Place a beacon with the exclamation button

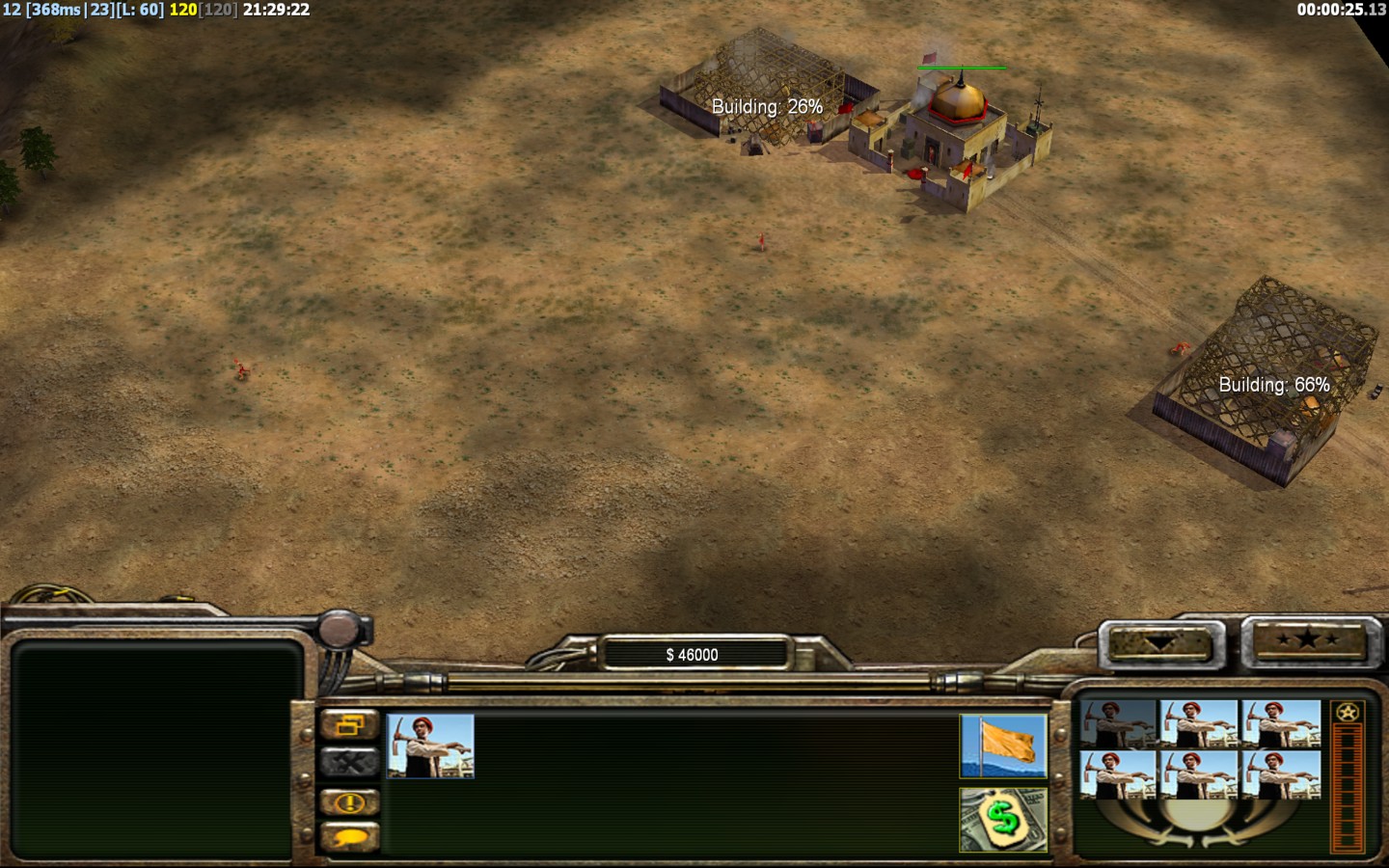pyautogui.click(x=349, y=801)
